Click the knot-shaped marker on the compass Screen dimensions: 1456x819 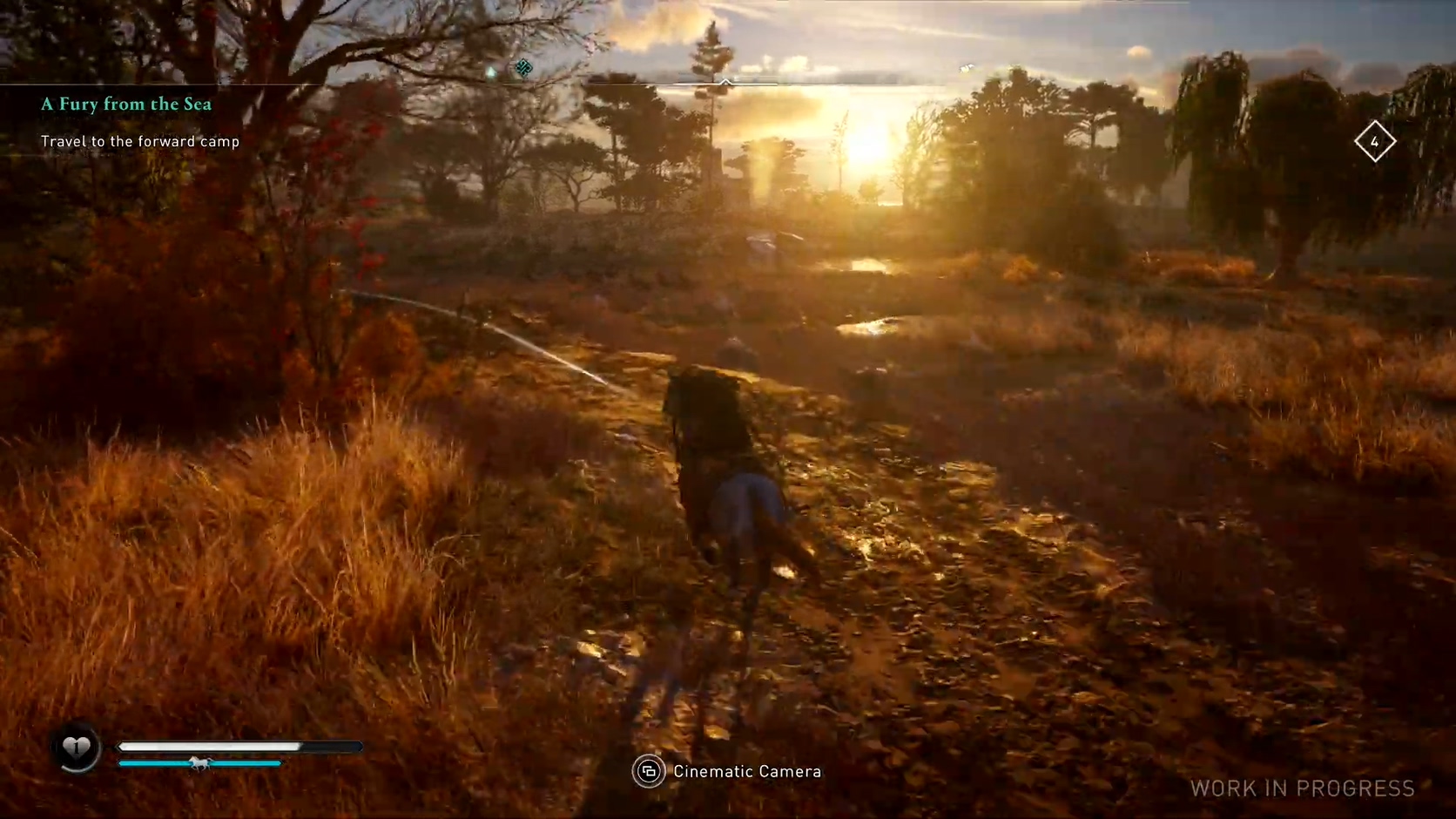point(523,68)
